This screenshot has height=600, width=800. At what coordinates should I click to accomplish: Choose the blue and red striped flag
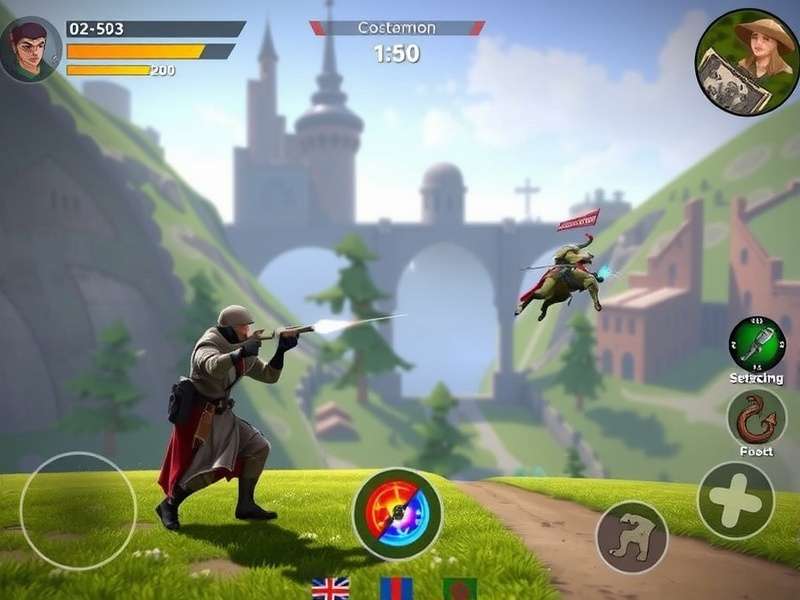click(396, 588)
